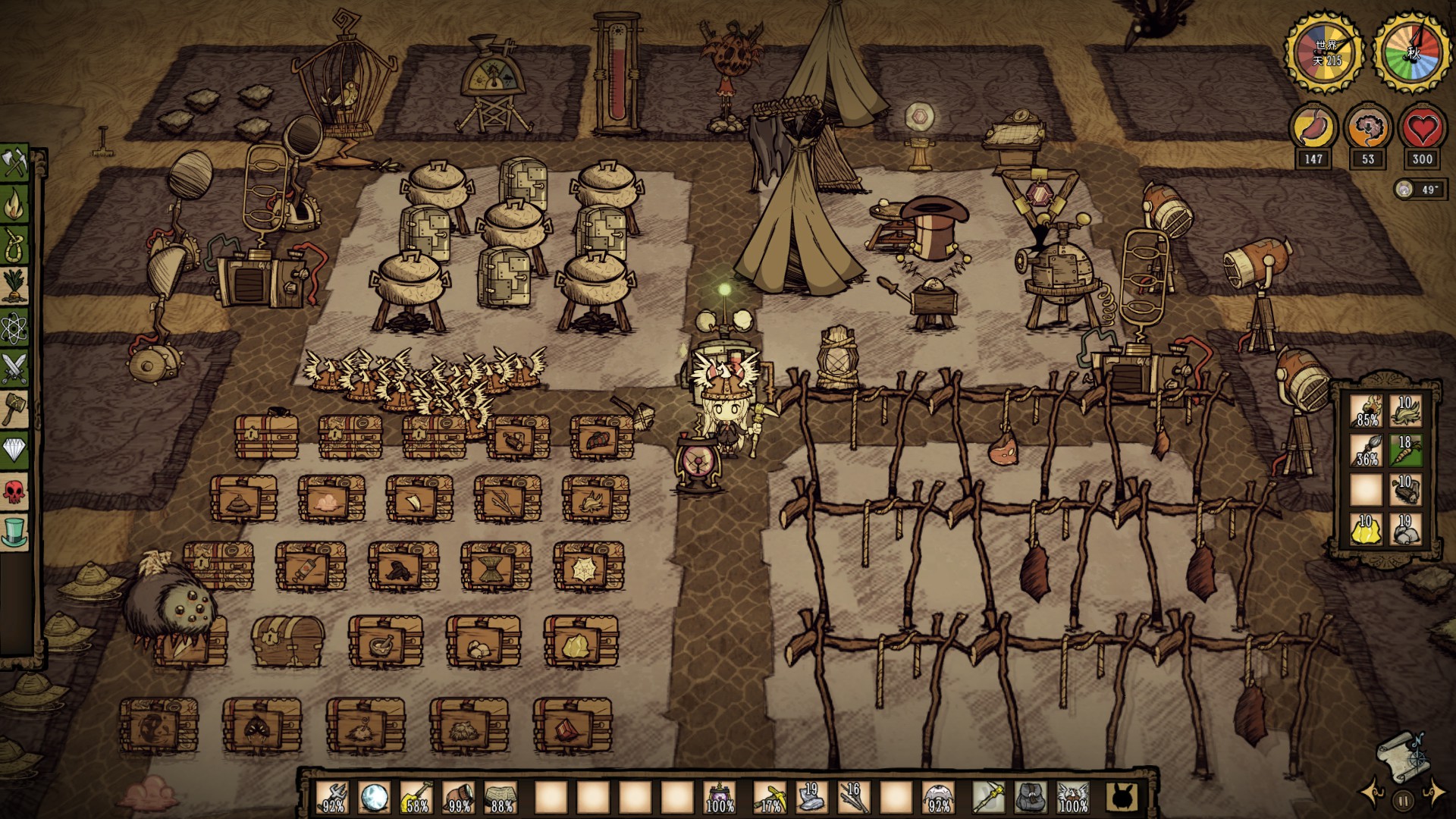Open the map scroll
The height and width of the screenshot is (819, 1456).
(x=1400, y=758)
